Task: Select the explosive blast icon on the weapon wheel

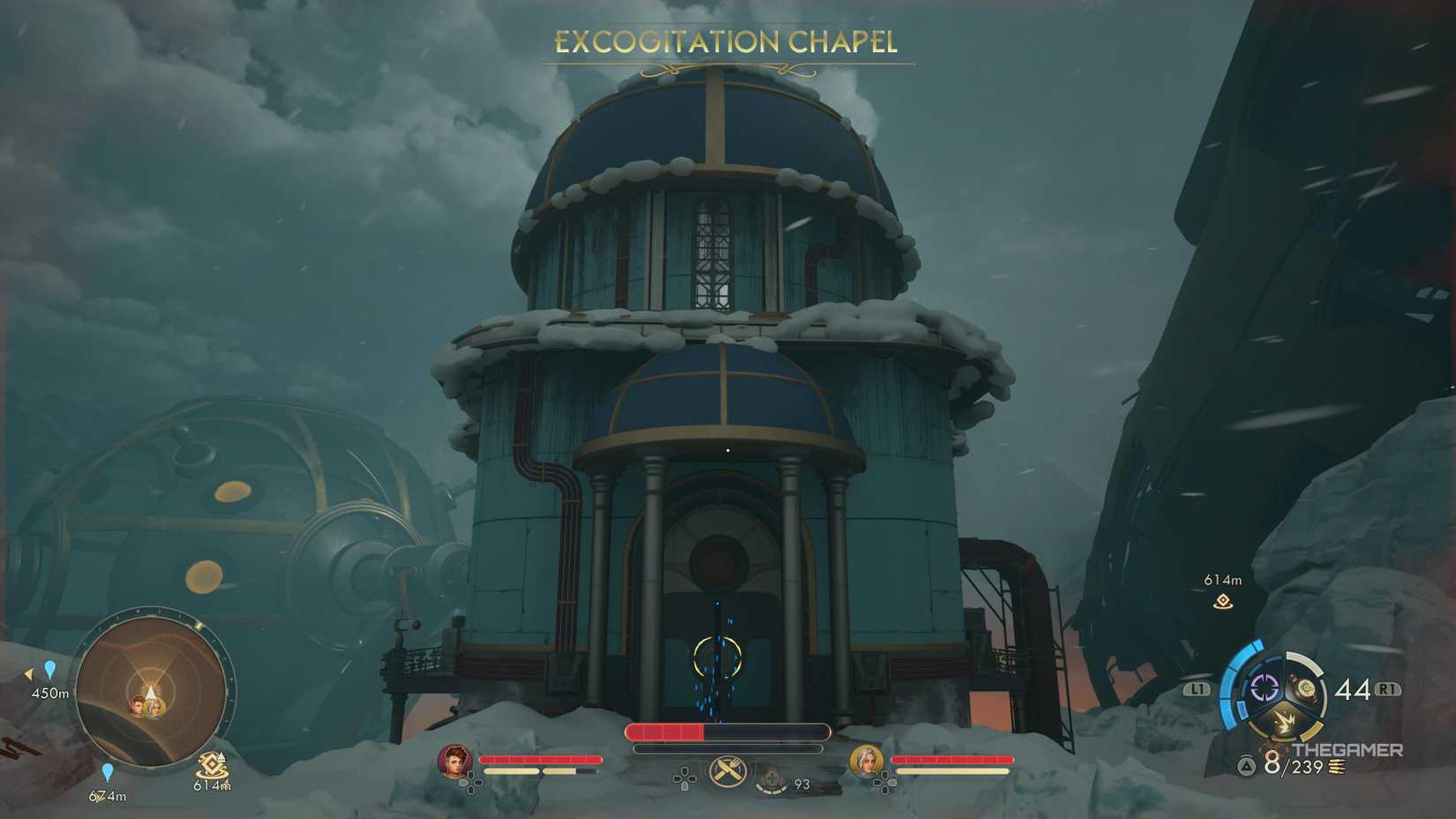Action: 1284,720
